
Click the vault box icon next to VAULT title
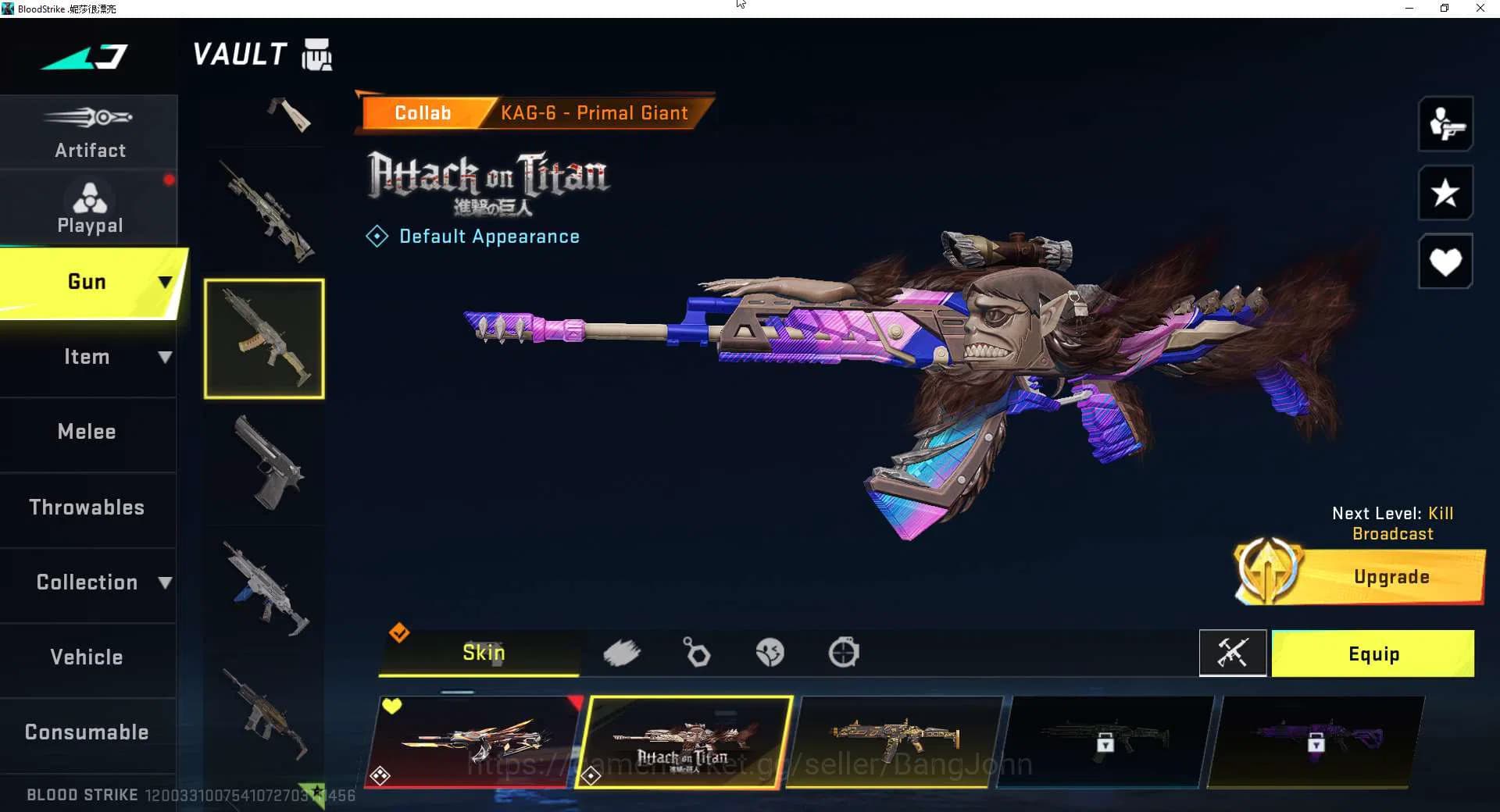pyautogui.click(x=316, y=55)
